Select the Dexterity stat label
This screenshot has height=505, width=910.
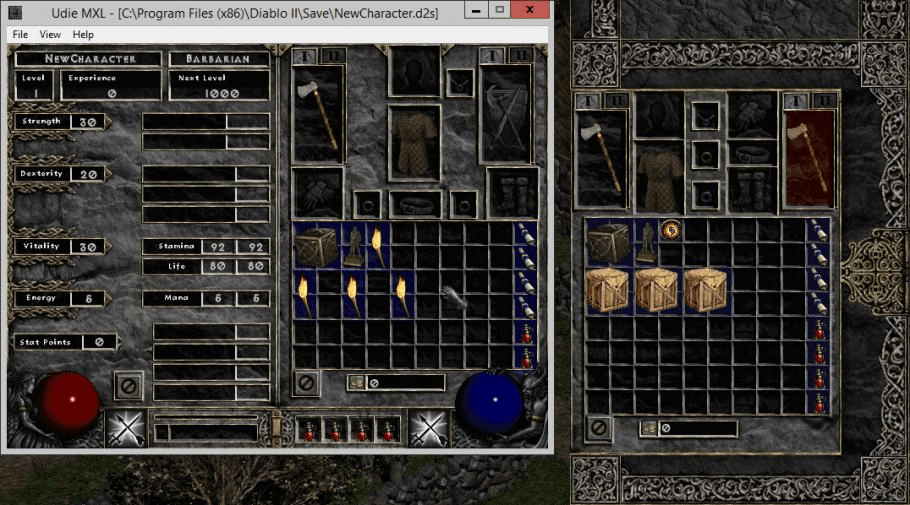[x=42, y=174]
